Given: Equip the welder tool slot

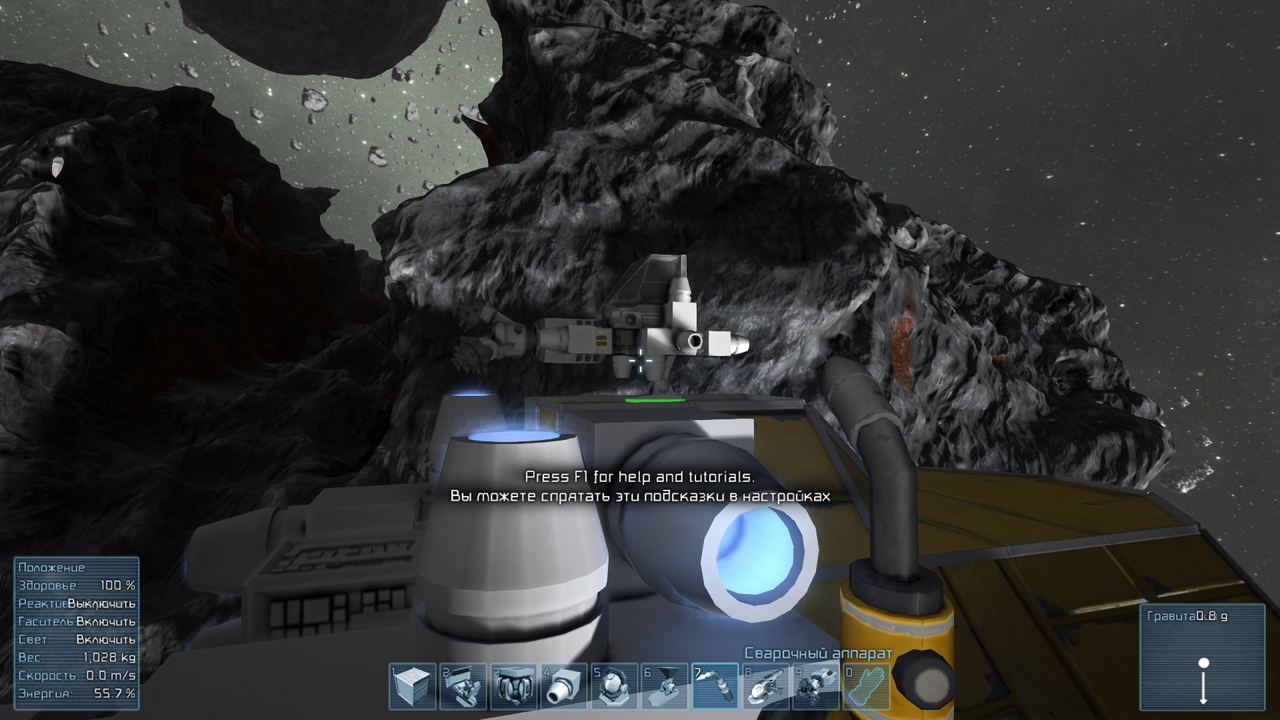Looking at the screenshot, I should point(715,687).
